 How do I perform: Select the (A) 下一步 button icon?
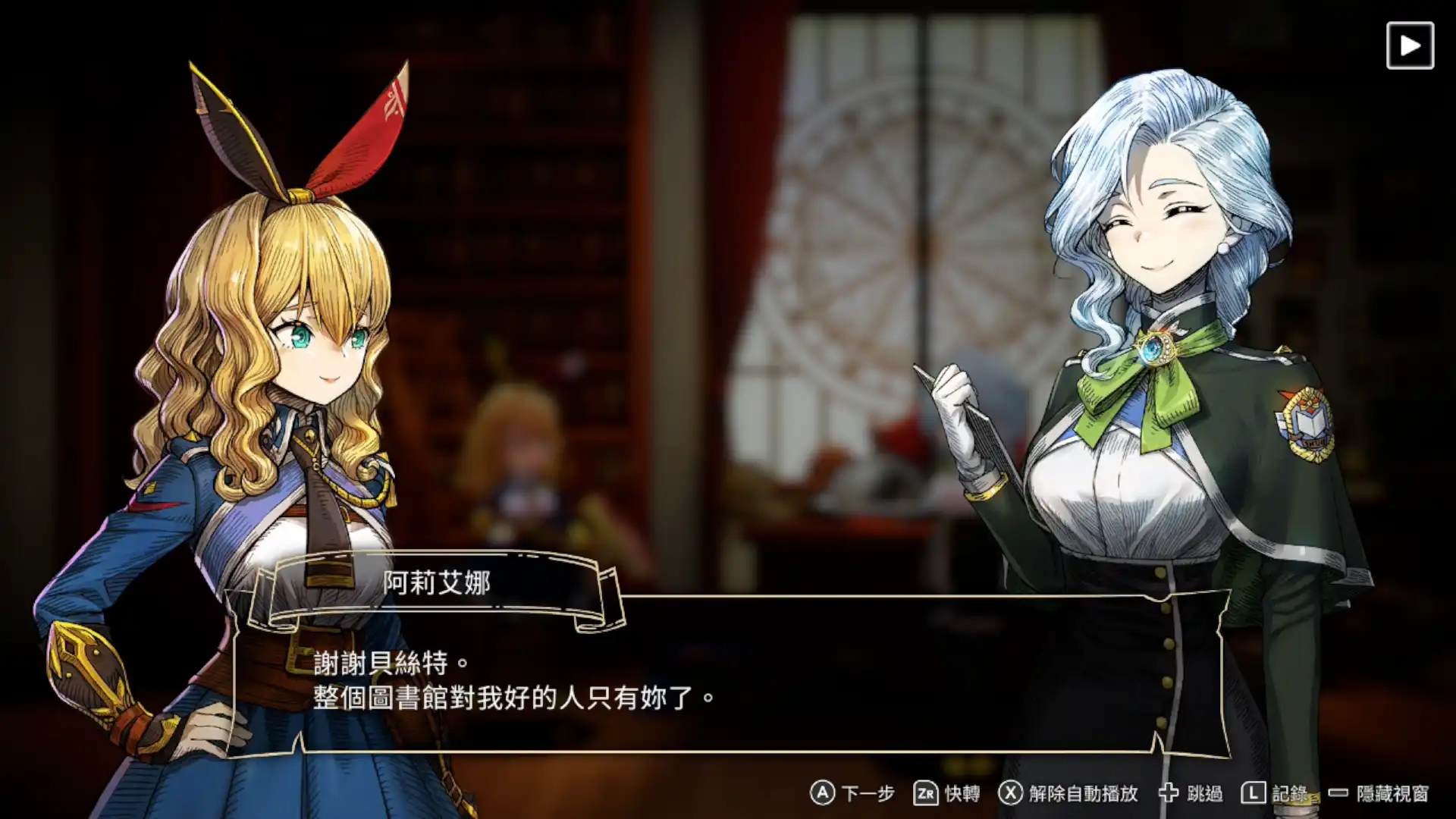(821, 794)
